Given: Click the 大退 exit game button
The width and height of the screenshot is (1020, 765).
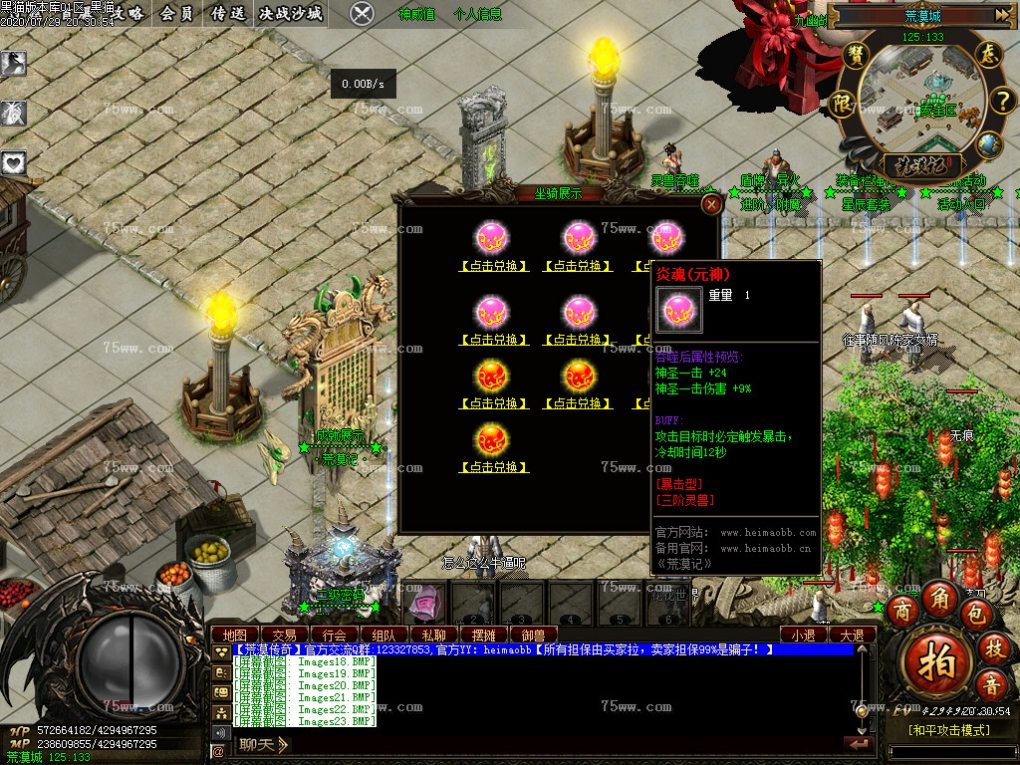Looking at the screenshot, I should pos(852,635).
